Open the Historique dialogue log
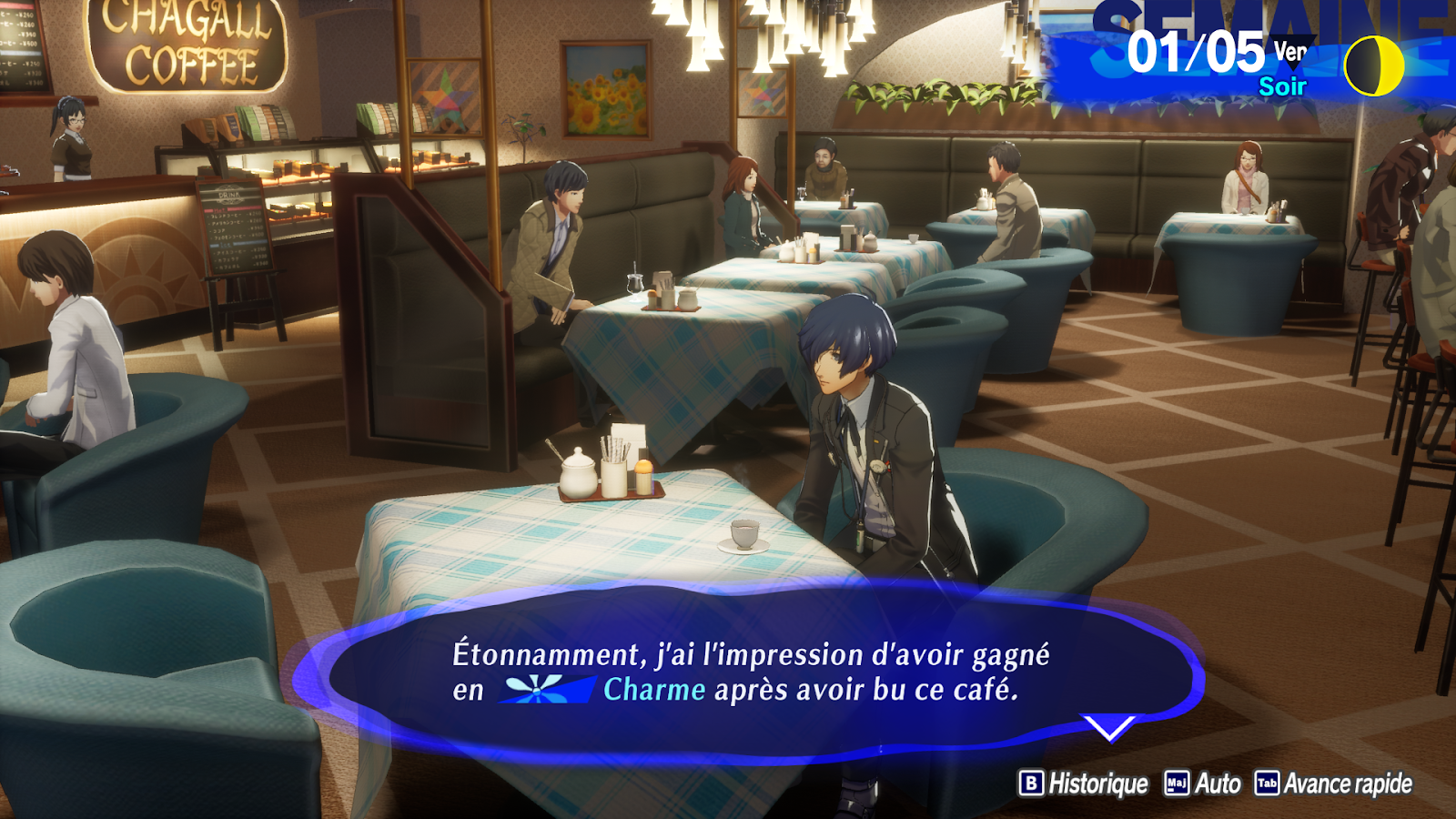 point(1084,784)
